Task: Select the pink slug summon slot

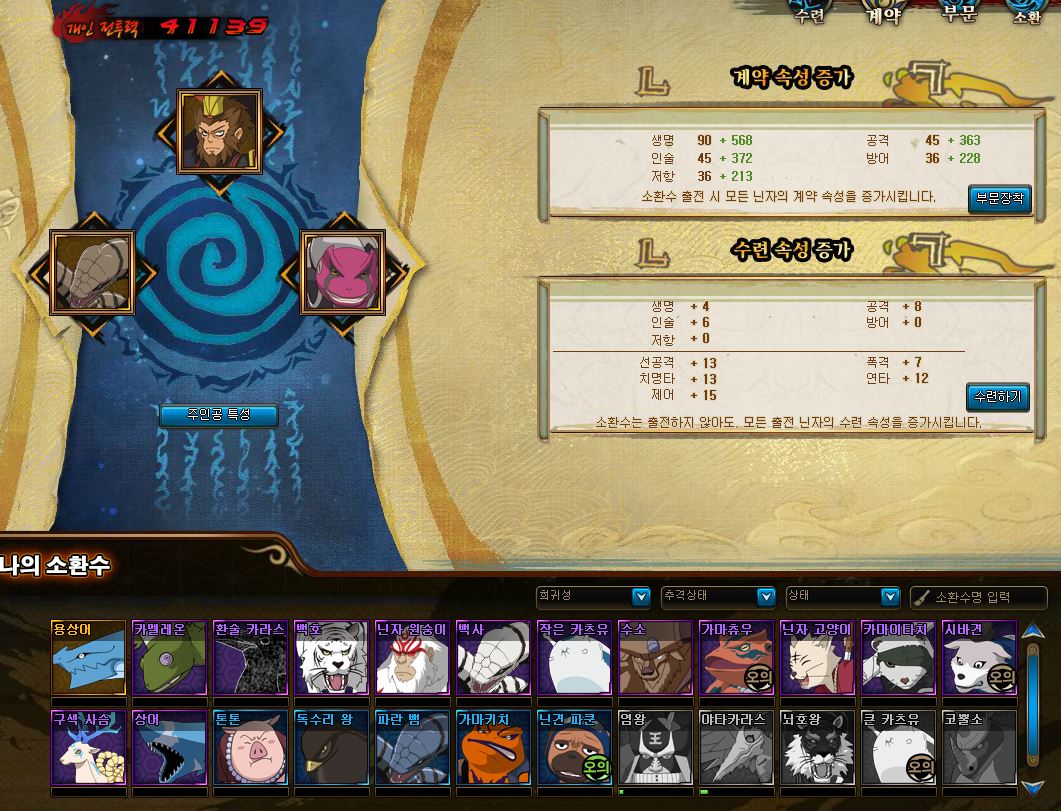Action: click(343, 272)
